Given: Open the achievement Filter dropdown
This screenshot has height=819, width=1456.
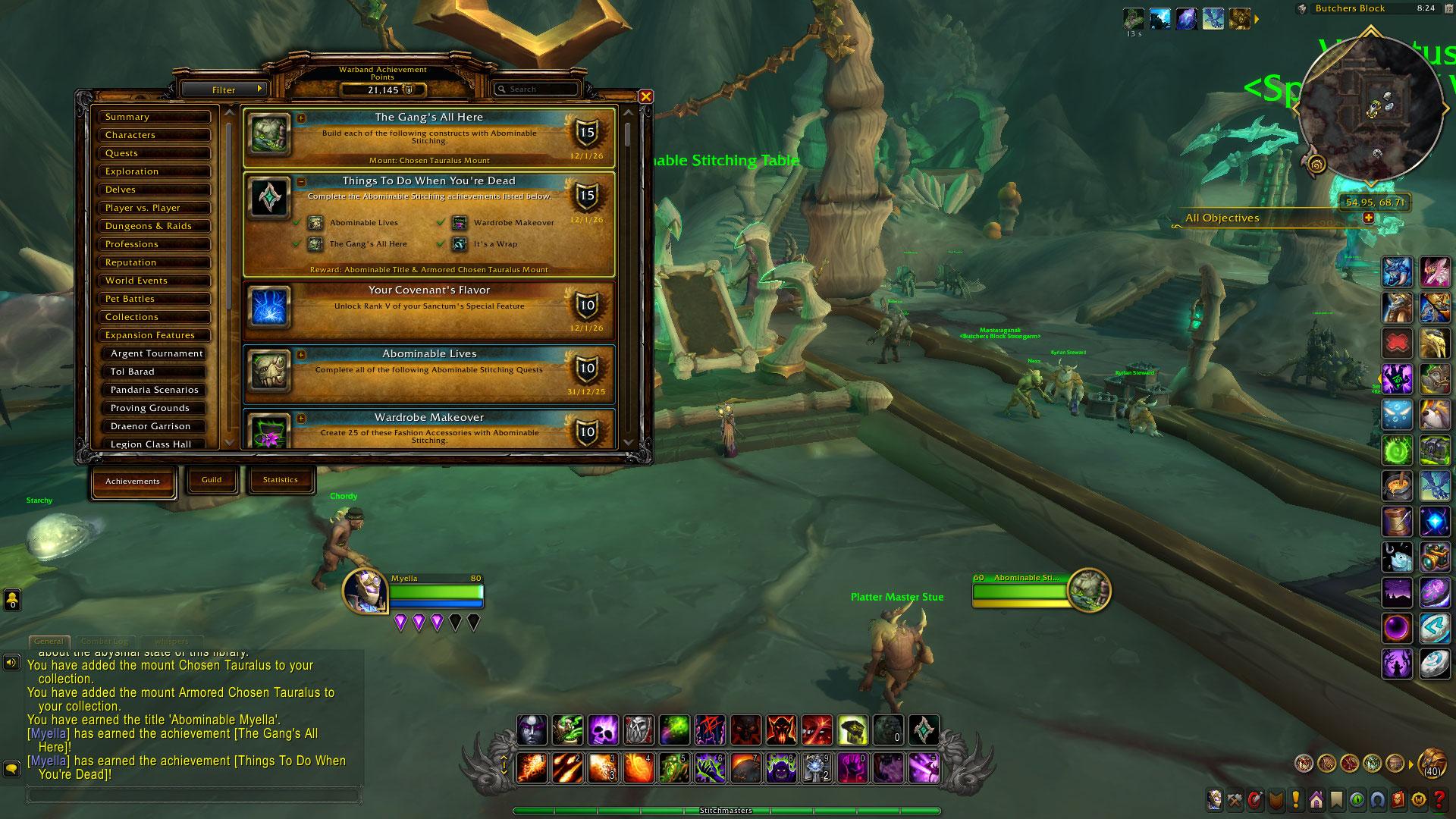Looking at the screenshot, I should 224,89.
